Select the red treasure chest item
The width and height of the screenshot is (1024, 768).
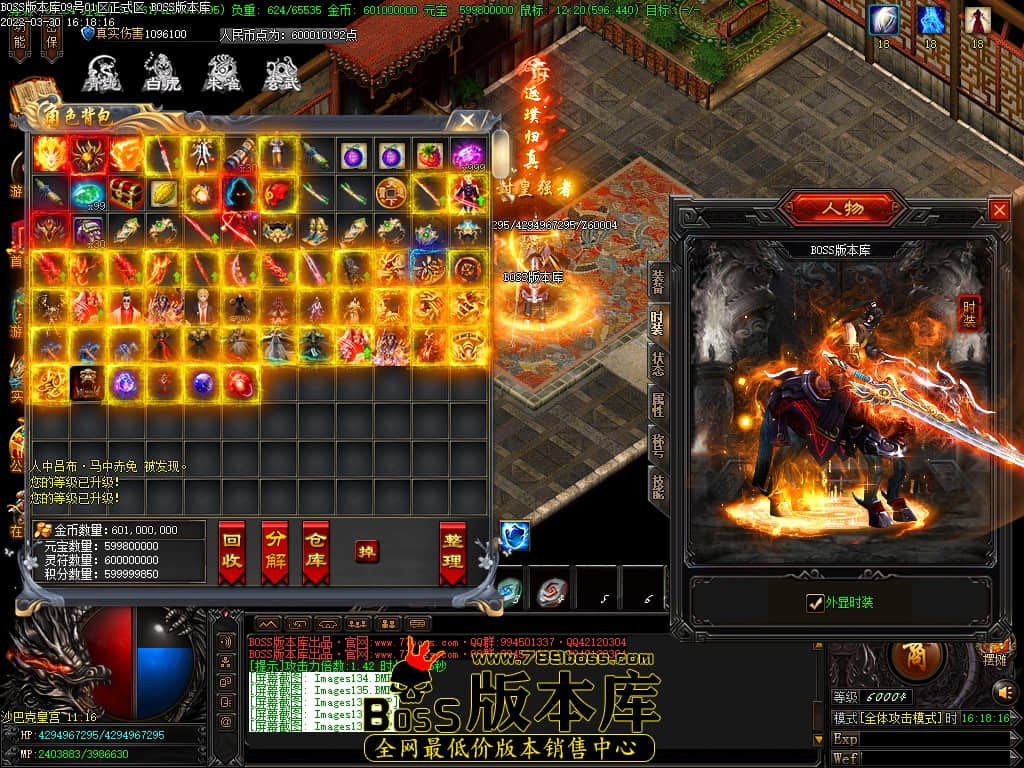pyautogui.click(x=125, y=192)
